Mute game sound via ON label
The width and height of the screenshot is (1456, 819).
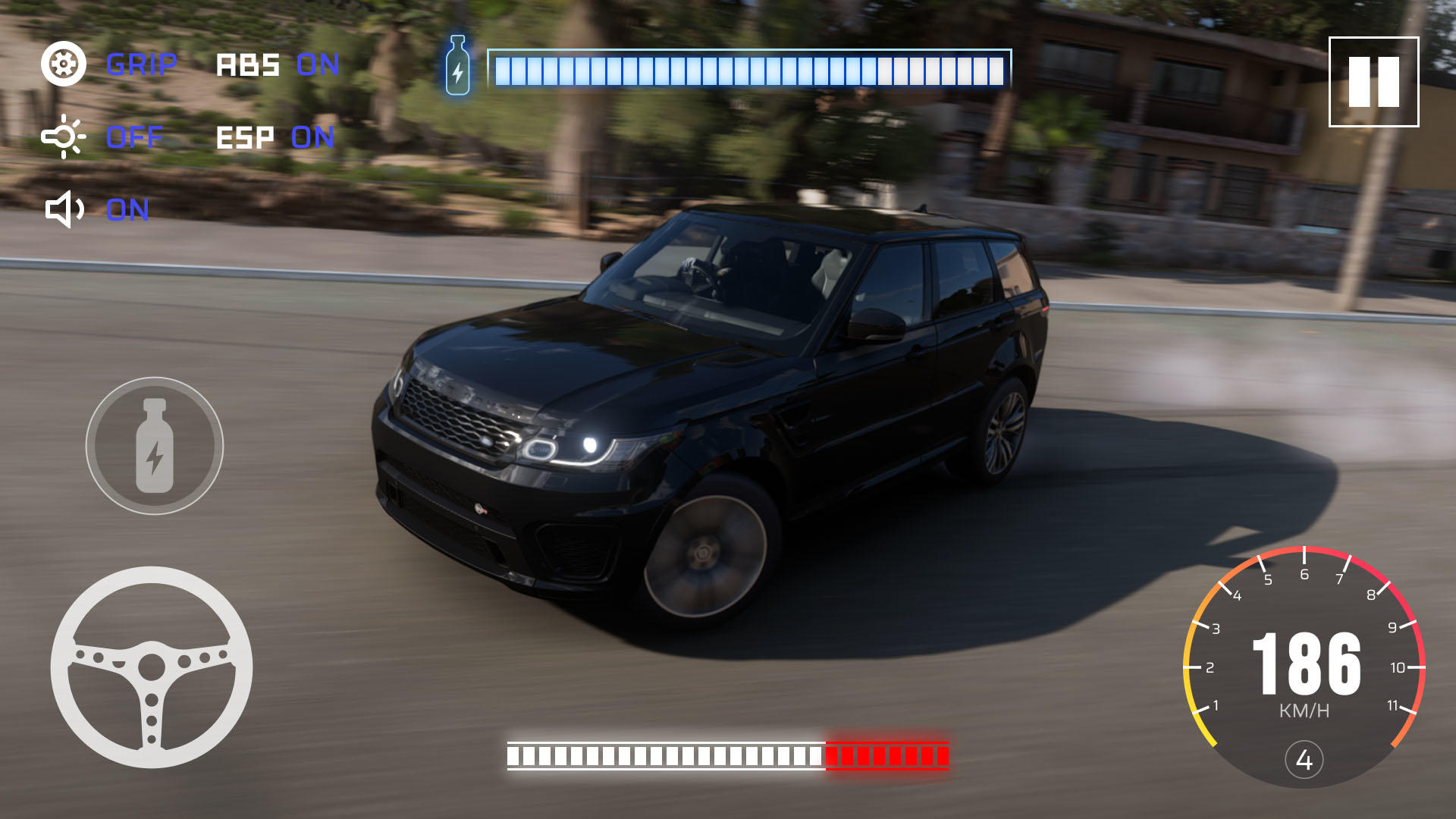coord(129,209)
